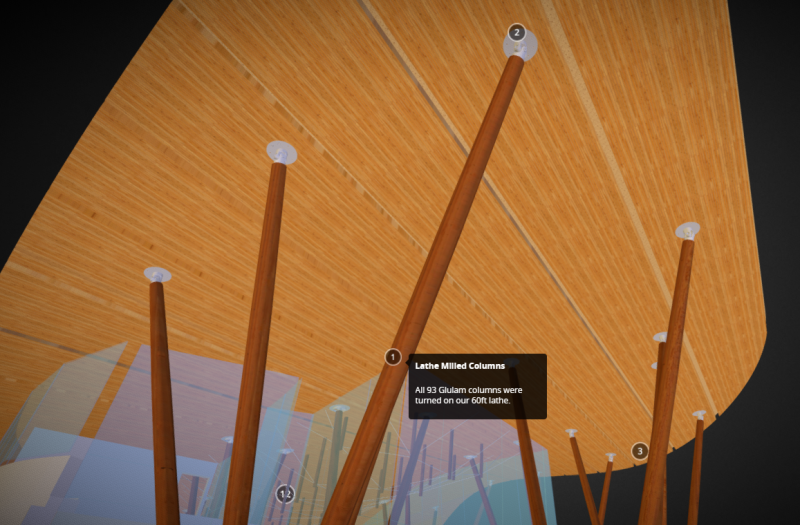Select annotation marker 1 on the column
Viewport: 800px width, 525px height.
(393, 357)
